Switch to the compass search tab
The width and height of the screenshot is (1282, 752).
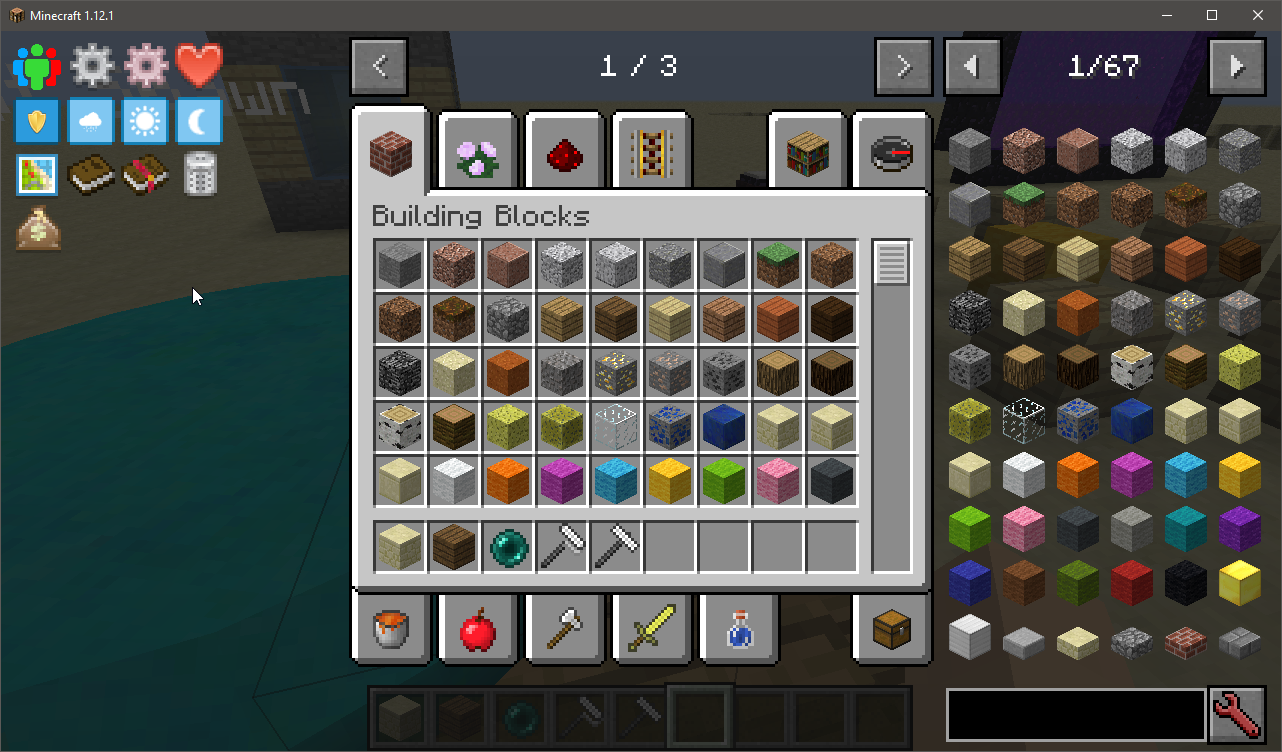(x=892, y=152)
